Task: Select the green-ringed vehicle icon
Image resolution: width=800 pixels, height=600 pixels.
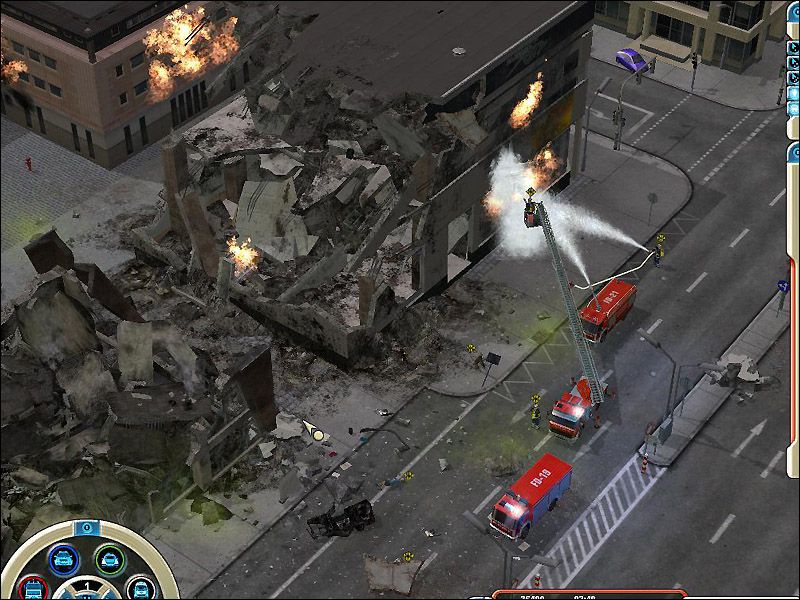Action: (109, 558)
